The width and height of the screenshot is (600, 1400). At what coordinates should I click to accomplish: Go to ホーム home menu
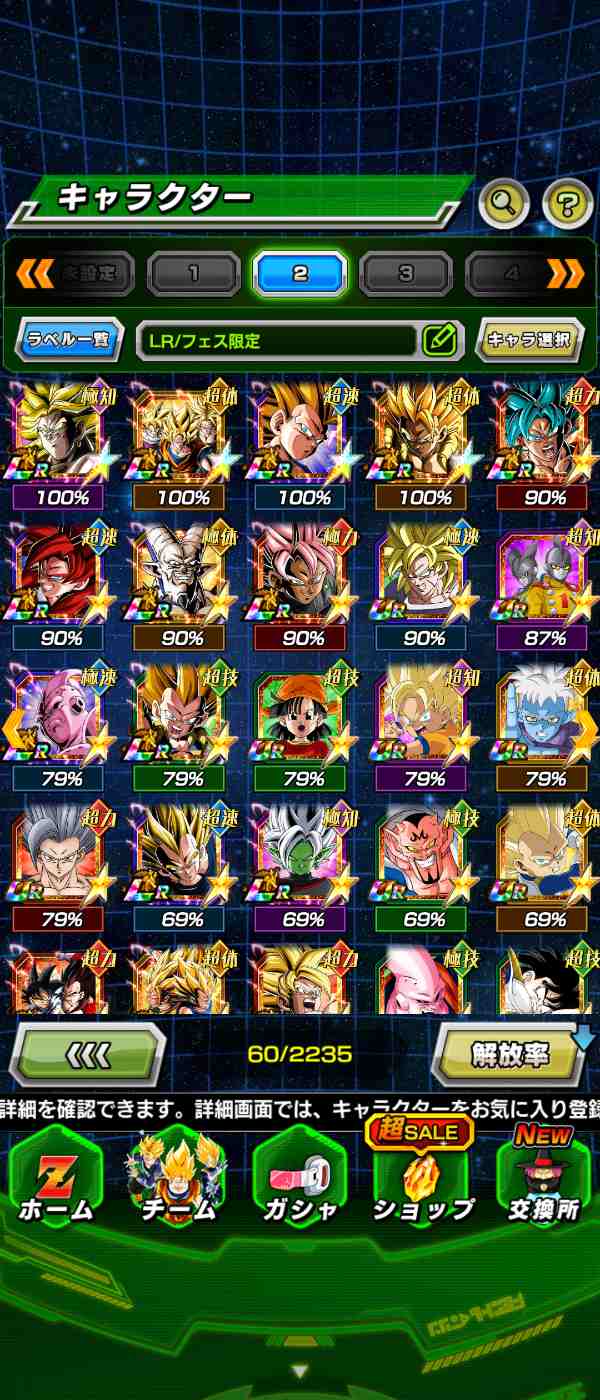coord(56,1178)
